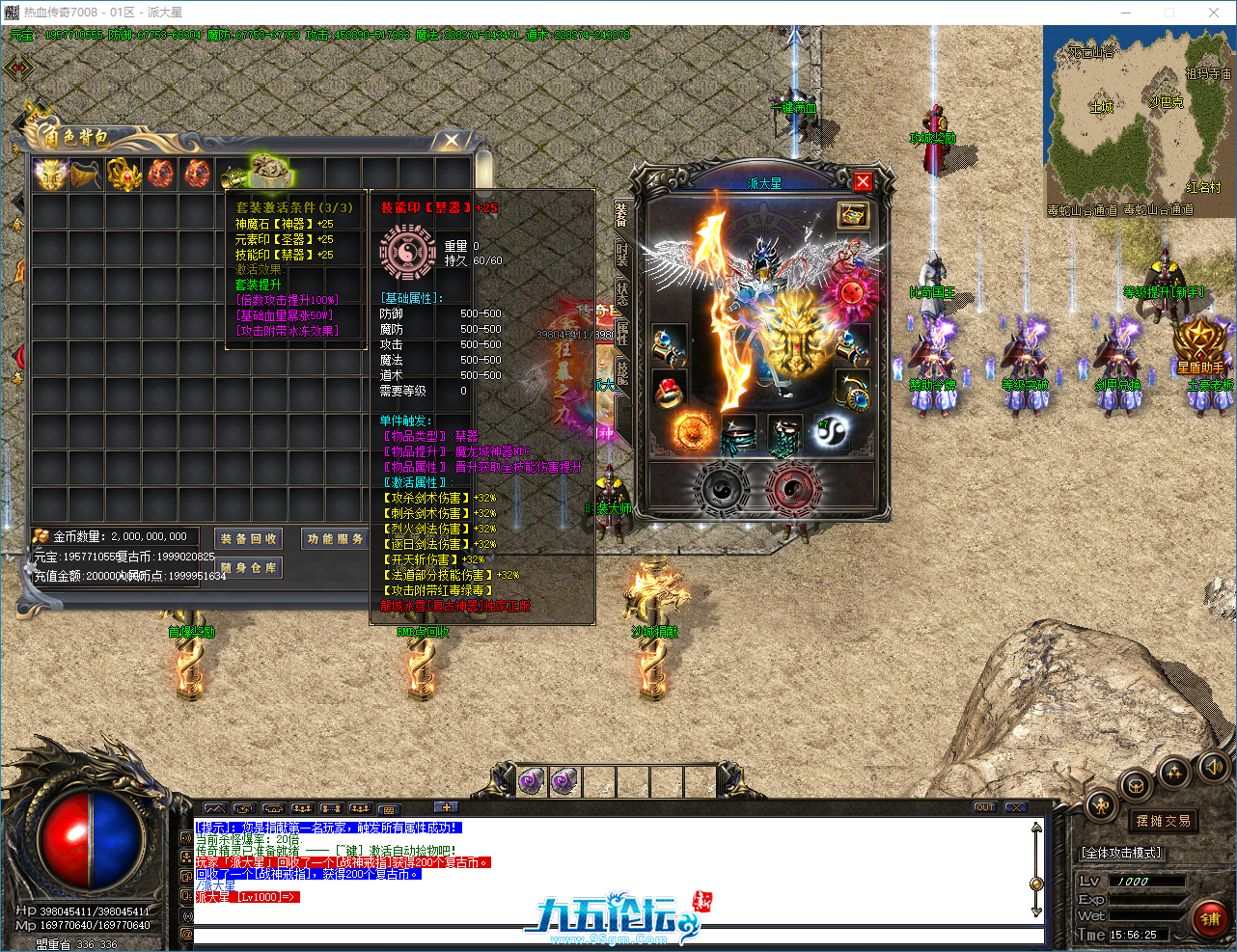Screen dimensions: 1237x952
Task: Open the 随身仓库 storage
Action: tap(248, 568)
